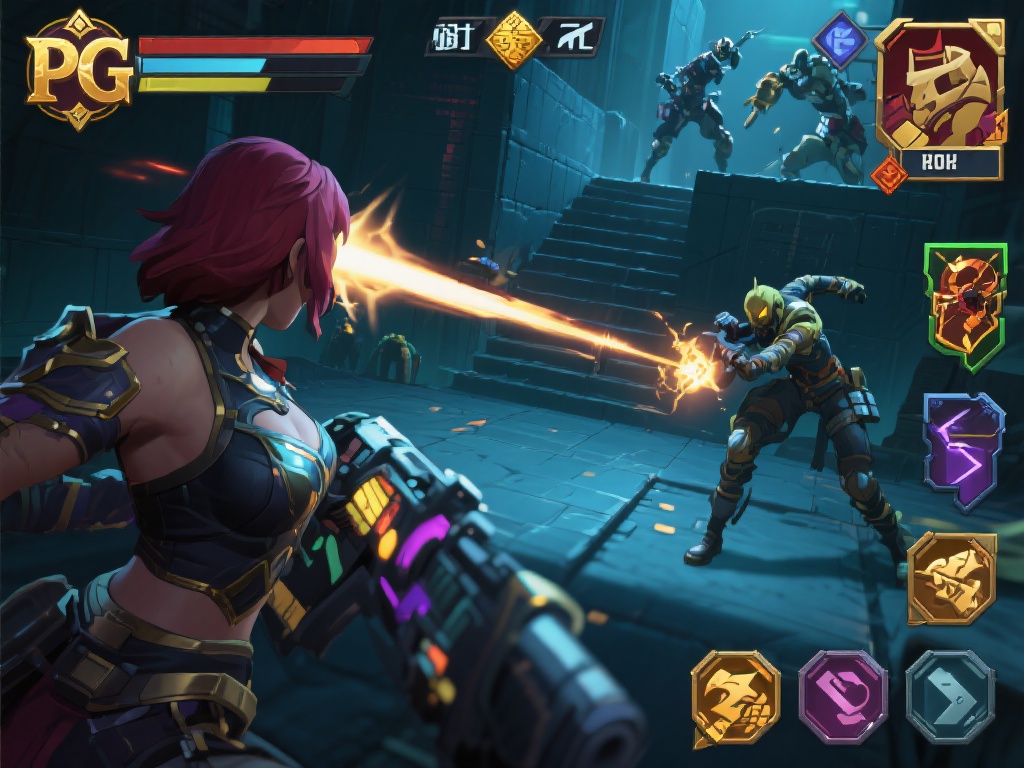Trigger the square gold-framed fists ability
Viewport: 1024px width, 768px height.
(x=951, y=579)
